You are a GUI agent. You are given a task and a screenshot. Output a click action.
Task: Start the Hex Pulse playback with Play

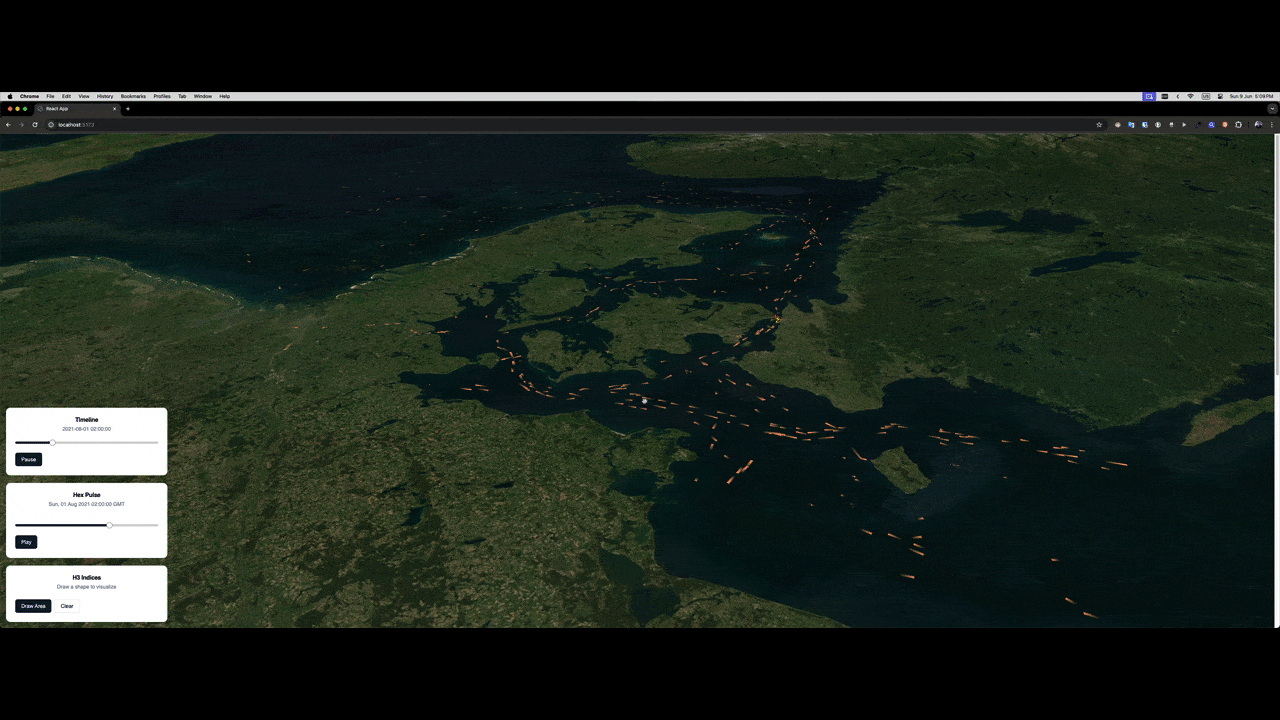pos(26,541)
